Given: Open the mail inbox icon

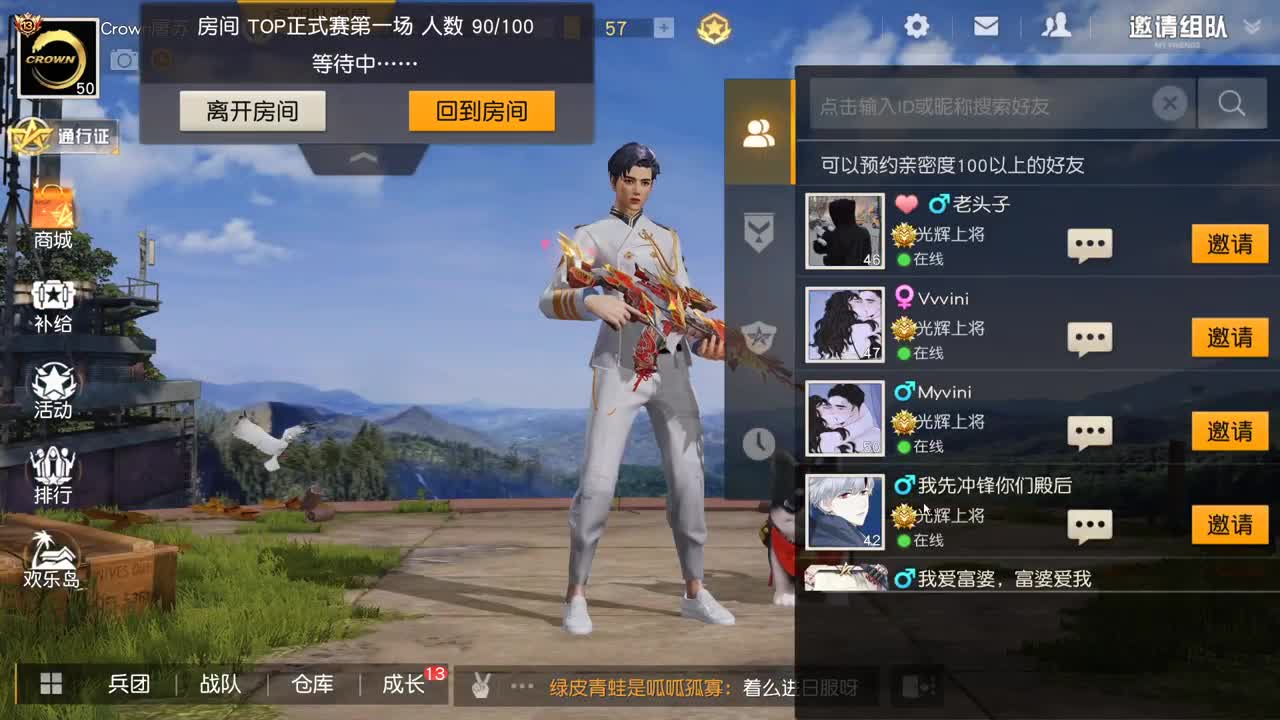Looking at the screenshot, I should tap(986, 27).
